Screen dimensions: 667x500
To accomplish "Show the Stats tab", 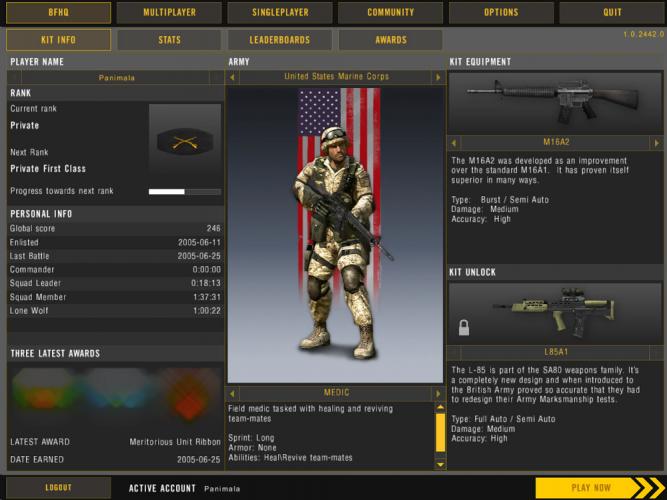I will 169,40.
